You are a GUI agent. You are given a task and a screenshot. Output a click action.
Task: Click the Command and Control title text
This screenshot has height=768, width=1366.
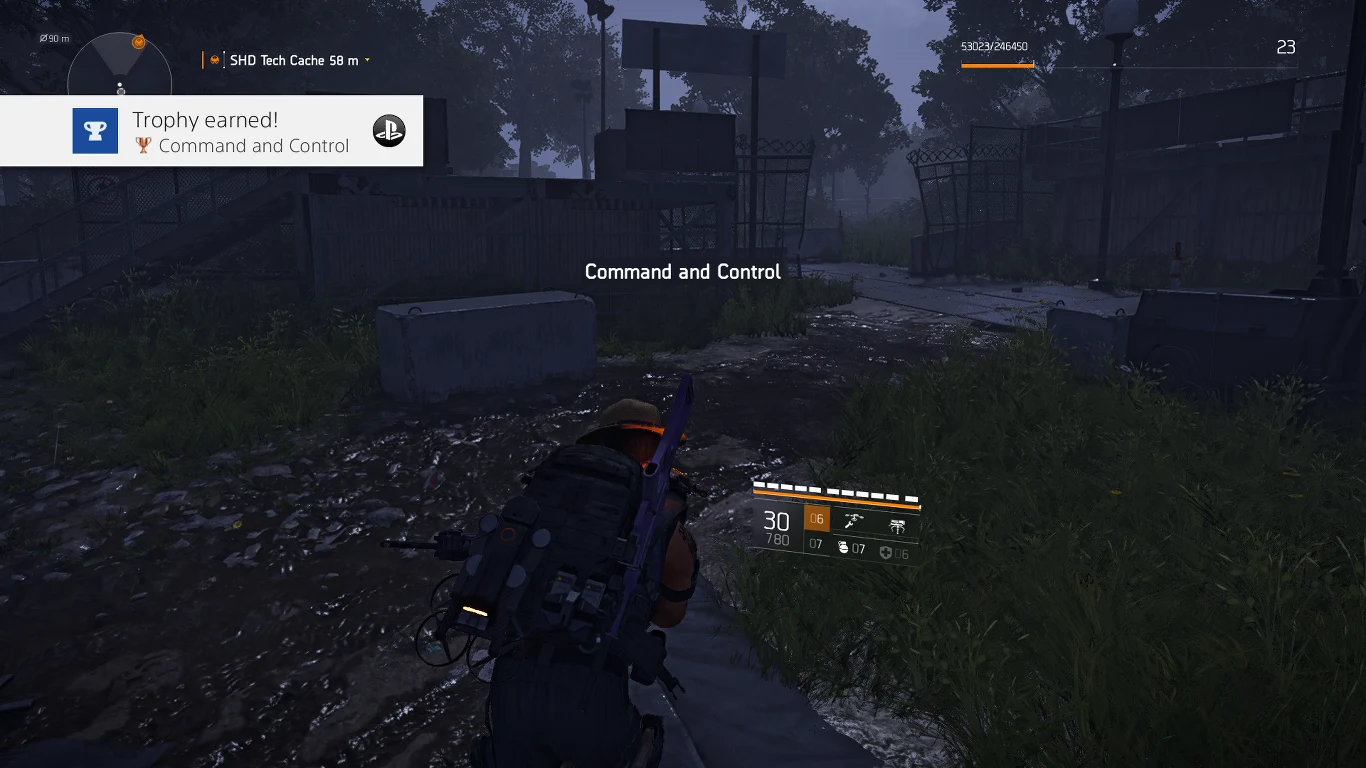click(683, 271)
